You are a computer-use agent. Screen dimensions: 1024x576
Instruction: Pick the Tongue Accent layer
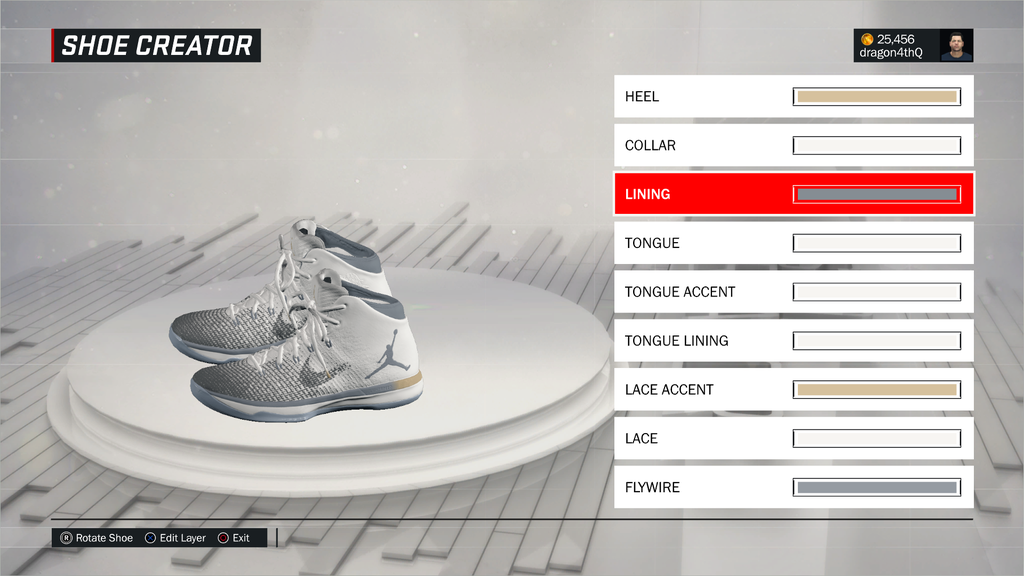pos(793,292)
